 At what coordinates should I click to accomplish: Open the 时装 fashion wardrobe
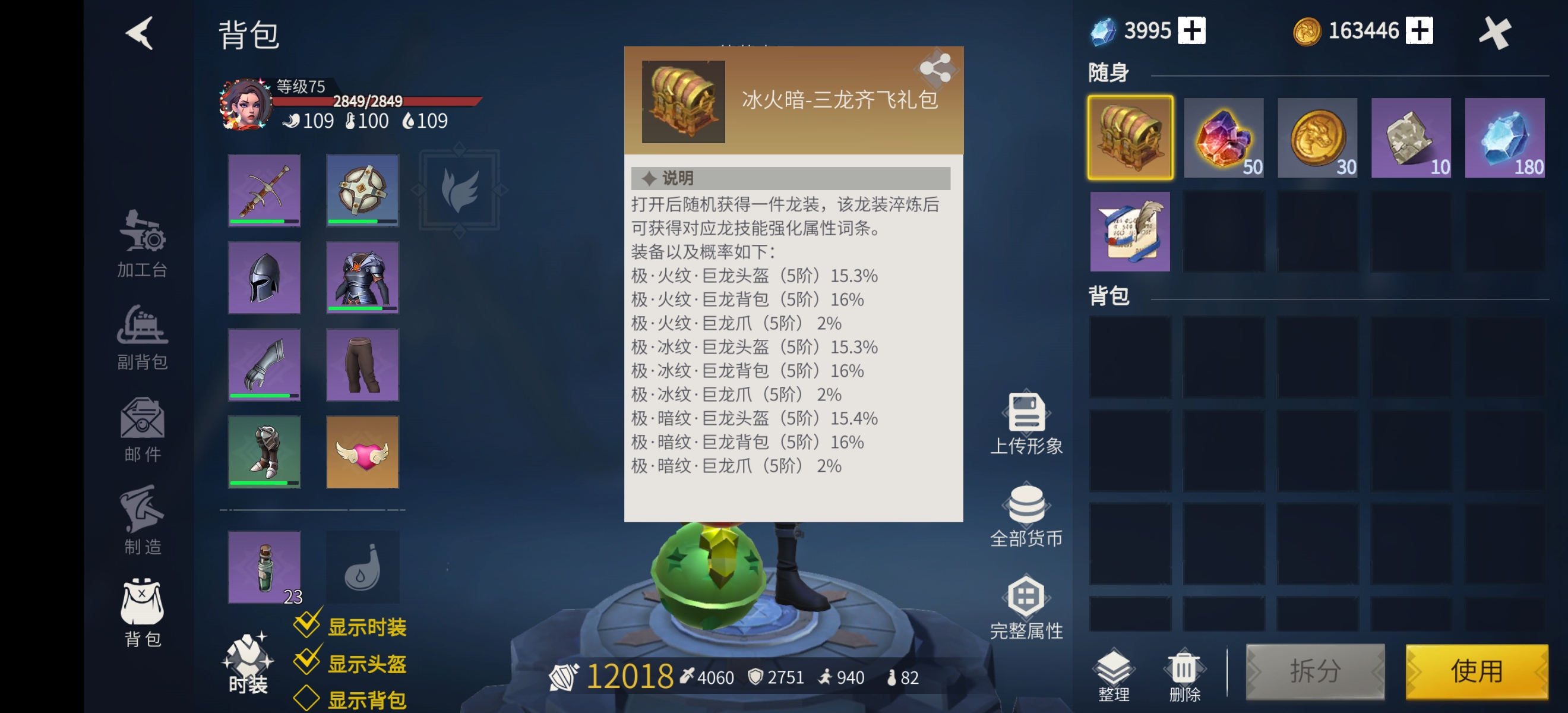[x=248, y=664]
